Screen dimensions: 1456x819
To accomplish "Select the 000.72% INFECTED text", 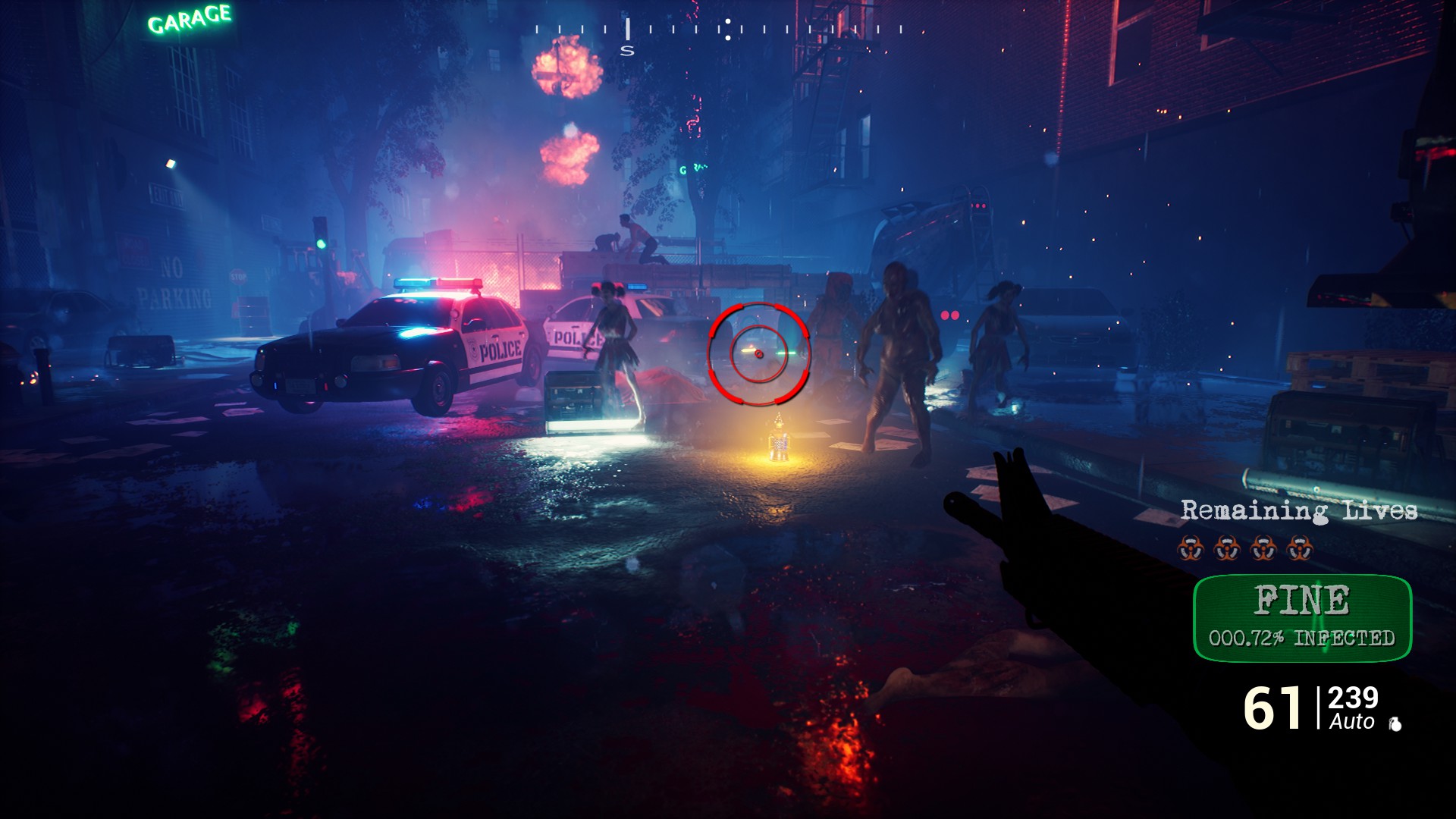I will click(1301, 637).
